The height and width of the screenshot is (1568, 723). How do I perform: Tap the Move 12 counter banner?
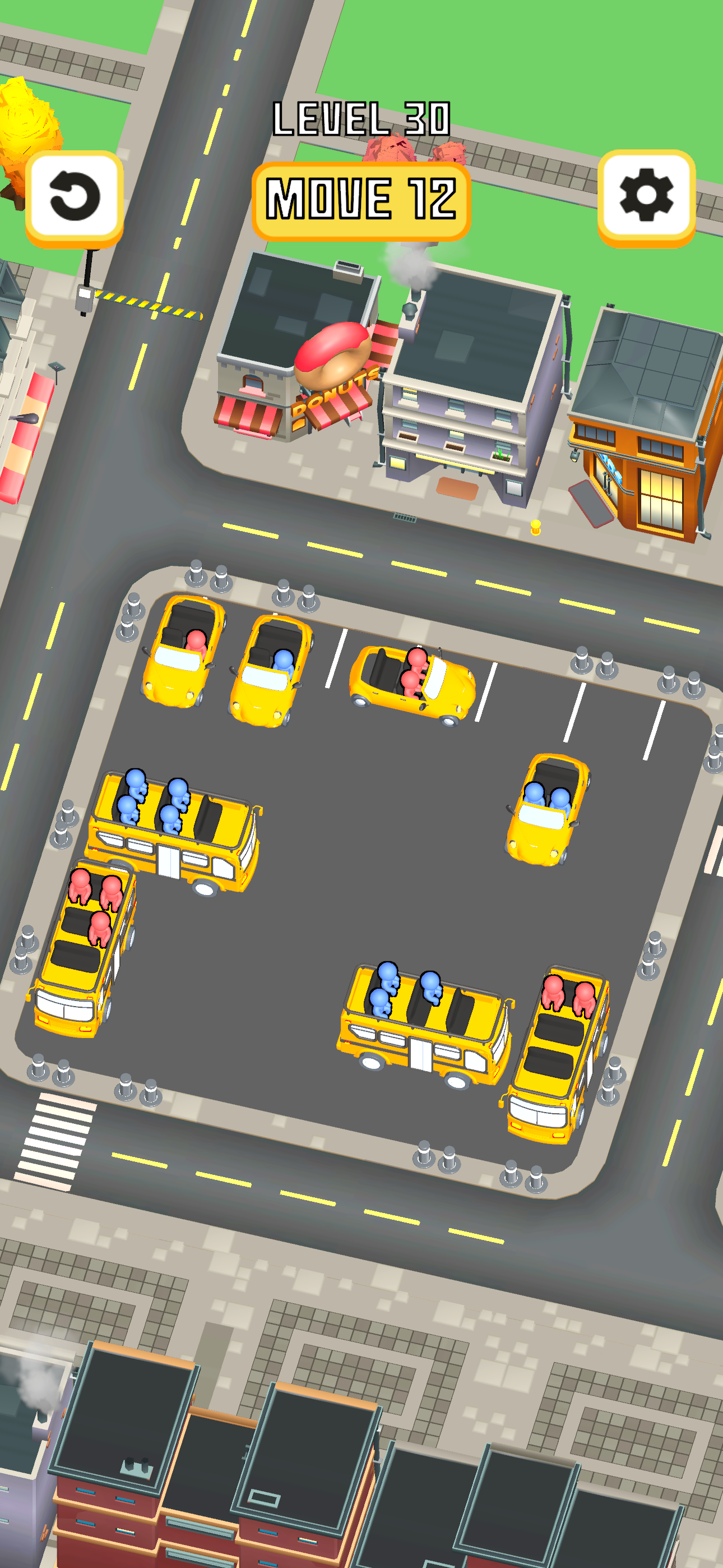pyautogui.click(x=361, y=199)
